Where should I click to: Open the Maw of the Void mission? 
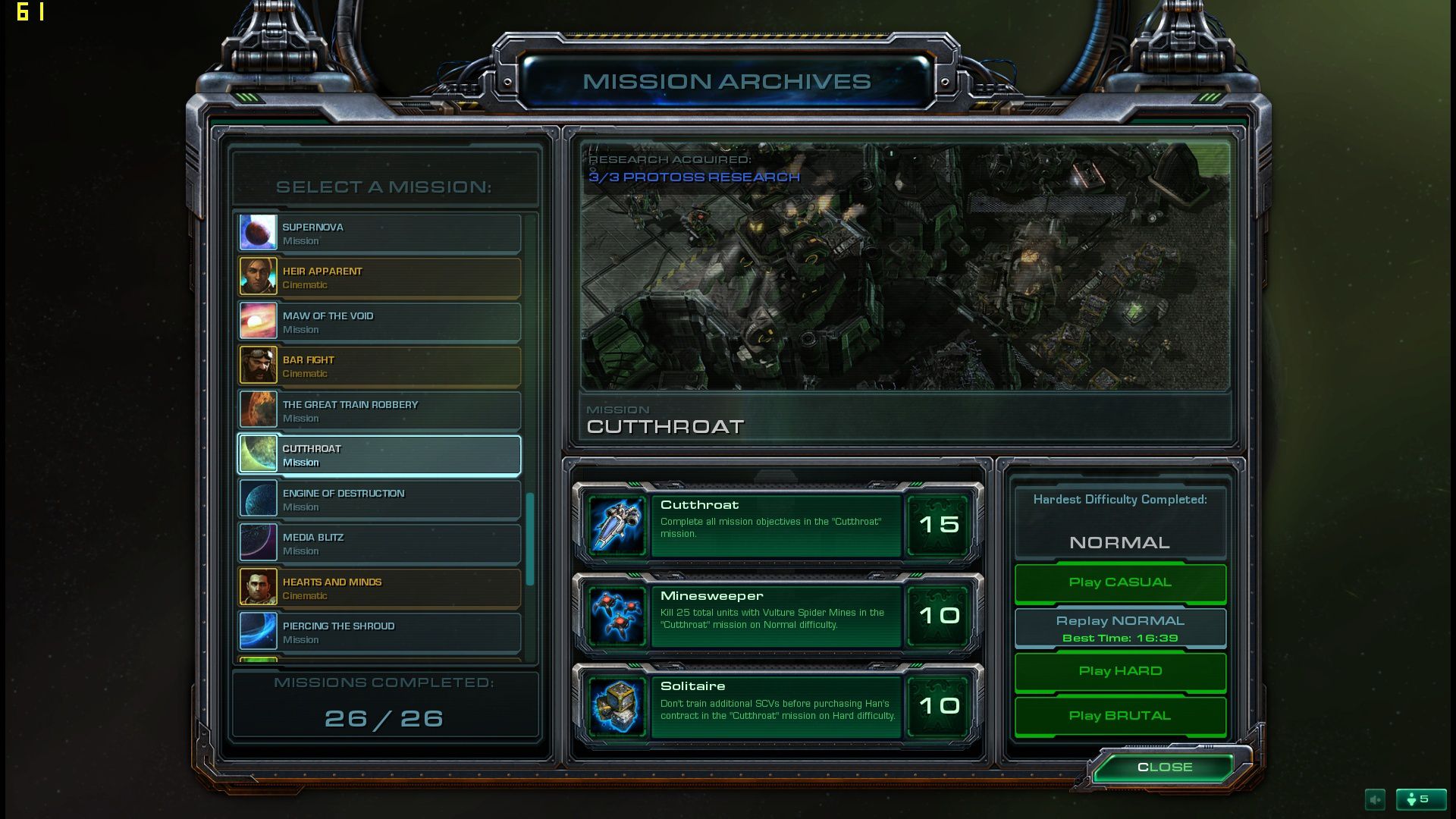coord(379,322)
